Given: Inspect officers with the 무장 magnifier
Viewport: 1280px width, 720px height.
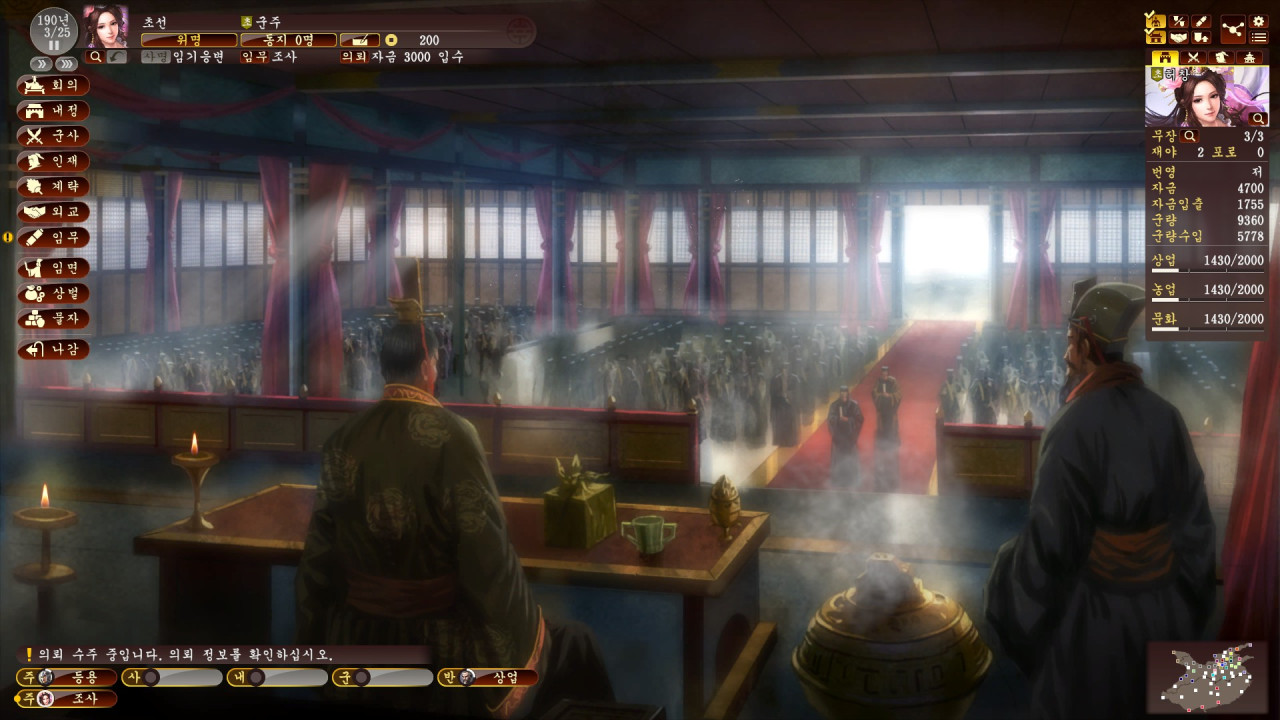Looking at the screenshot, I should coord(1190,136).
